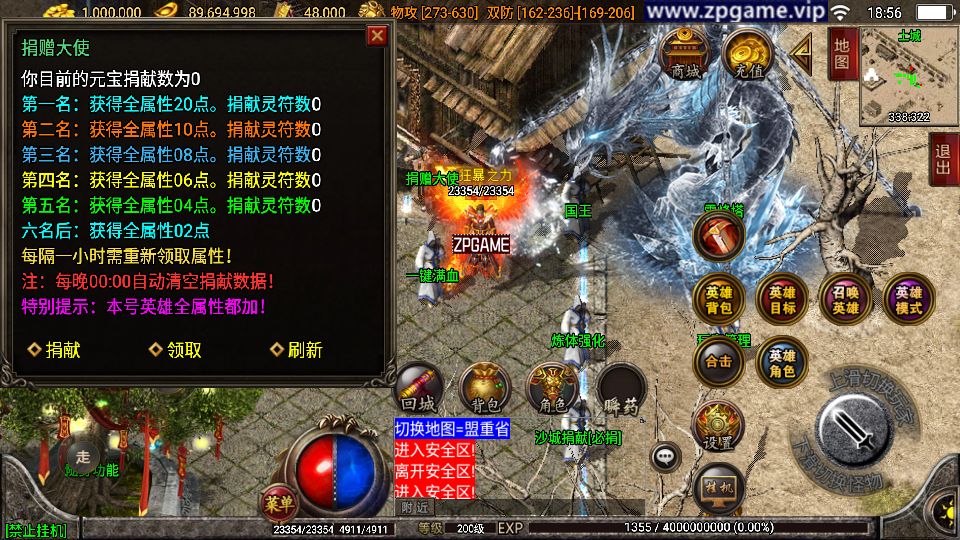
Task: Open the 充值 recharge screen
Action: point(745,55)
